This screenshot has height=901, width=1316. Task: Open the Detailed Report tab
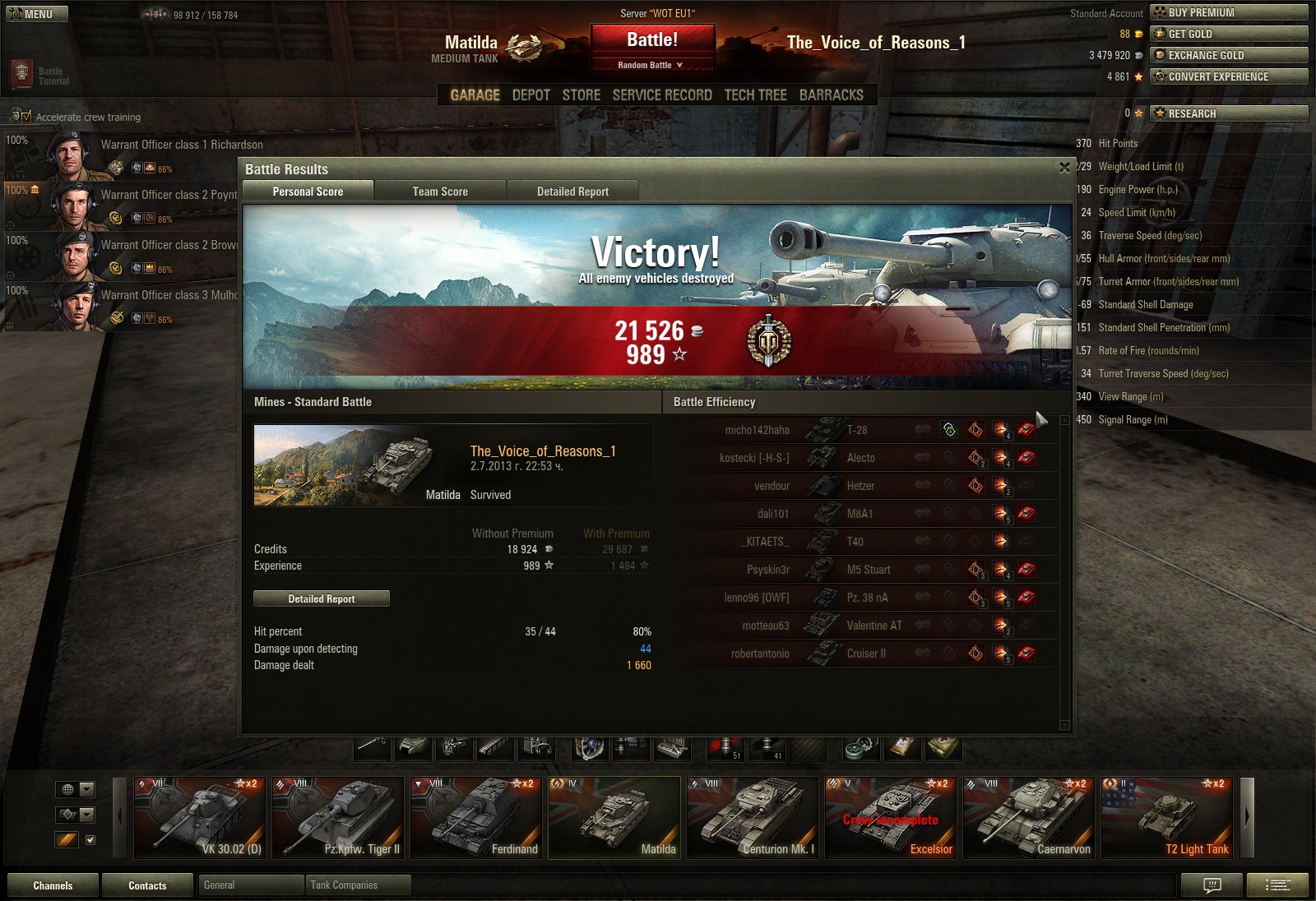tap(572, 192)
